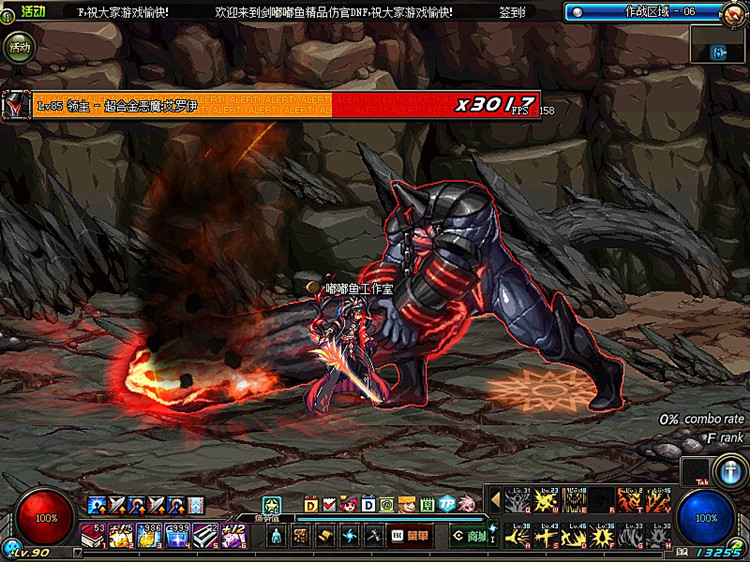Expand the skill bar with the yellow arrow

pos(495,499)
